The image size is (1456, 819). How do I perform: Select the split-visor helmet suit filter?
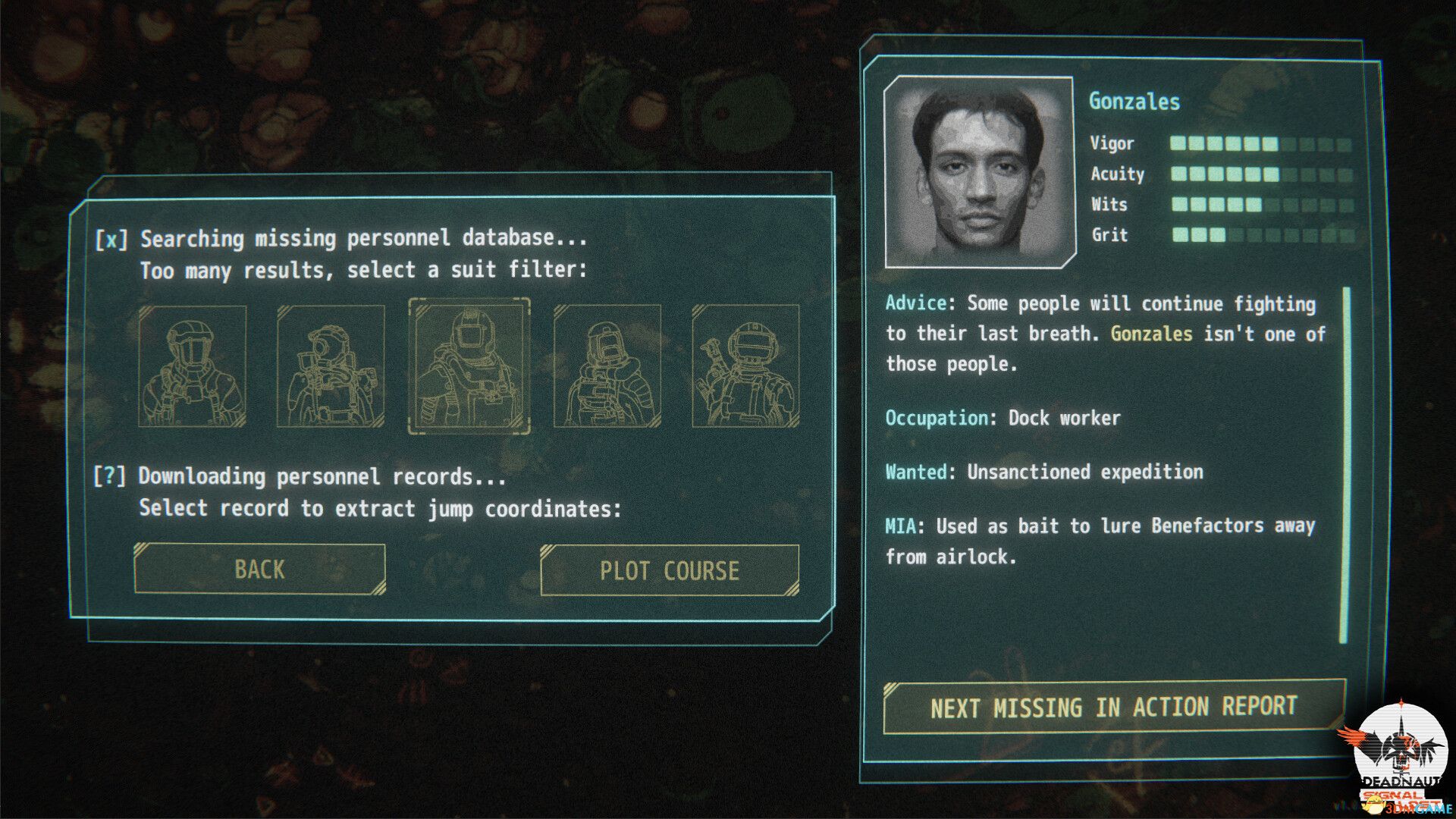(x=193, y=366)
